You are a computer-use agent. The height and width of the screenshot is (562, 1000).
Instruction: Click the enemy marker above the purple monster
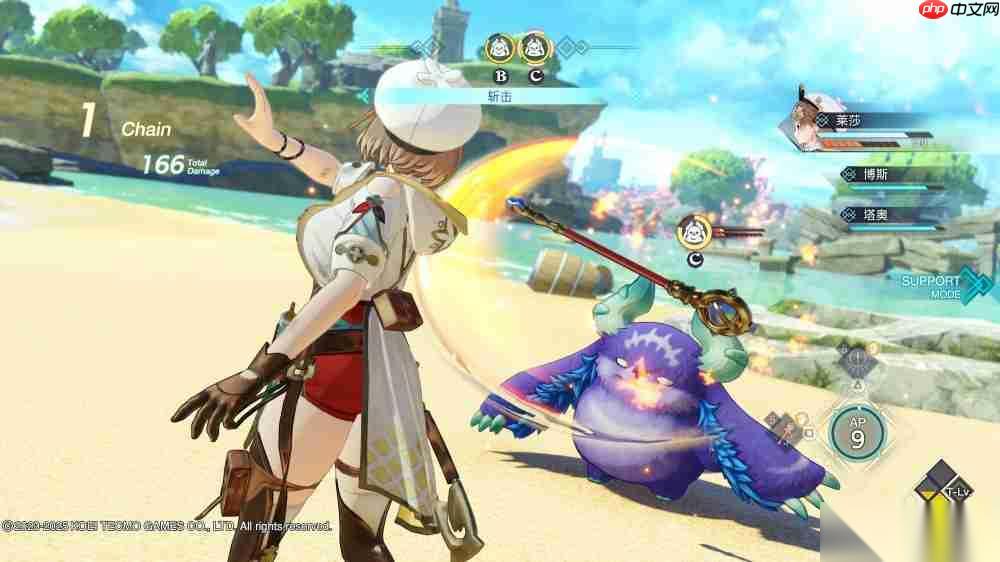point(694,232)
